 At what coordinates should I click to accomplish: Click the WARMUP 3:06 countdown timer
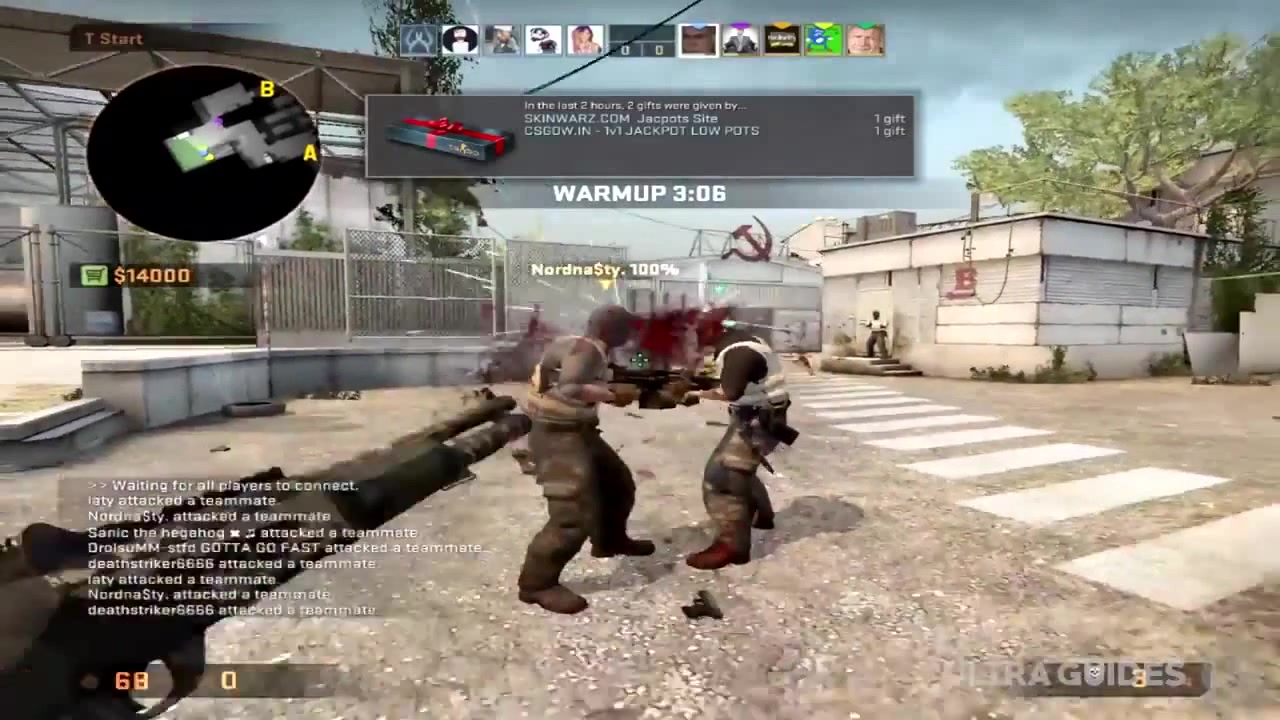click(639, 193)
